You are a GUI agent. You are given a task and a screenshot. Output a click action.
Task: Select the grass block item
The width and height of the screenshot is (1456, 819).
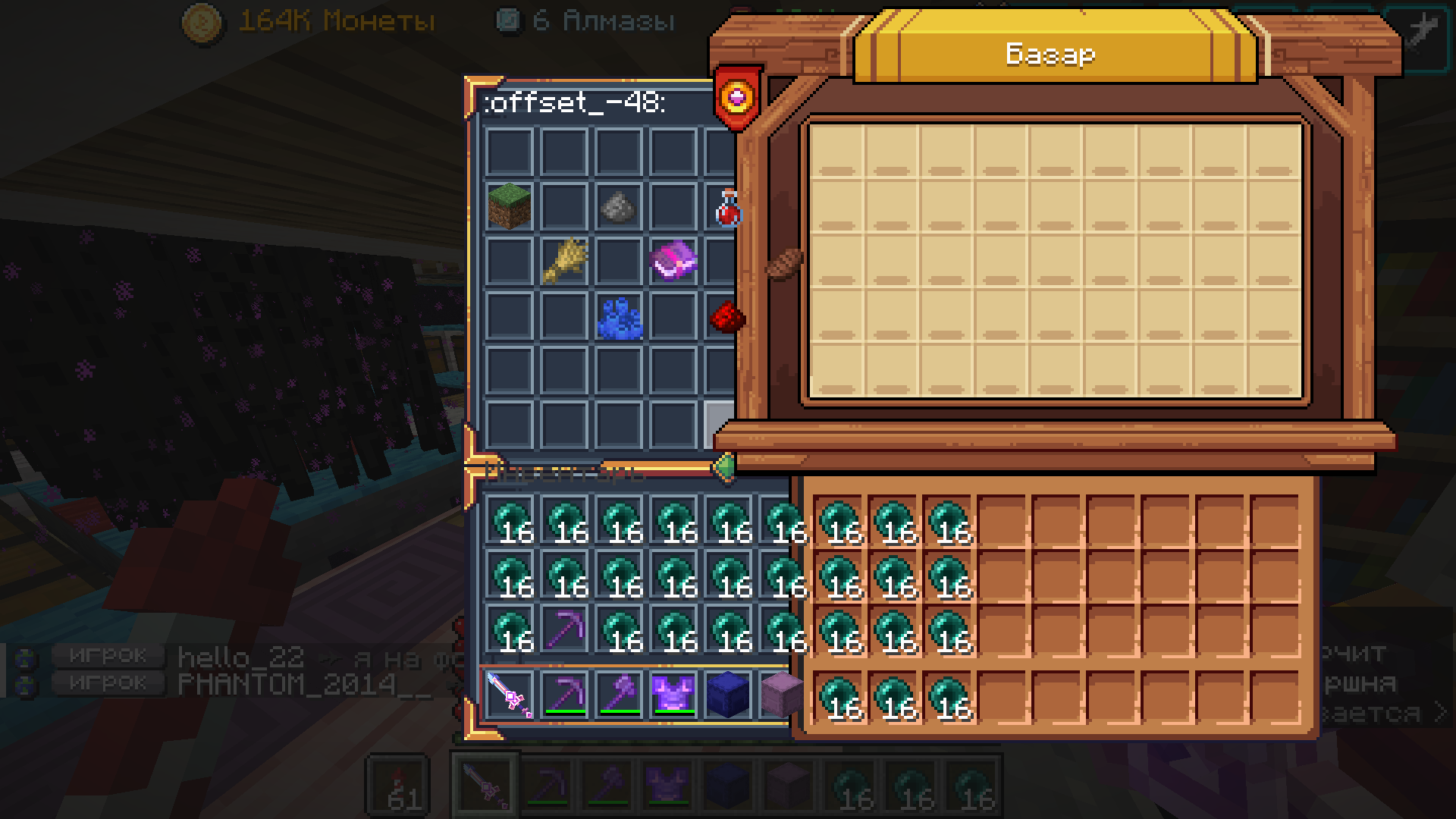[x=509, y=206]
